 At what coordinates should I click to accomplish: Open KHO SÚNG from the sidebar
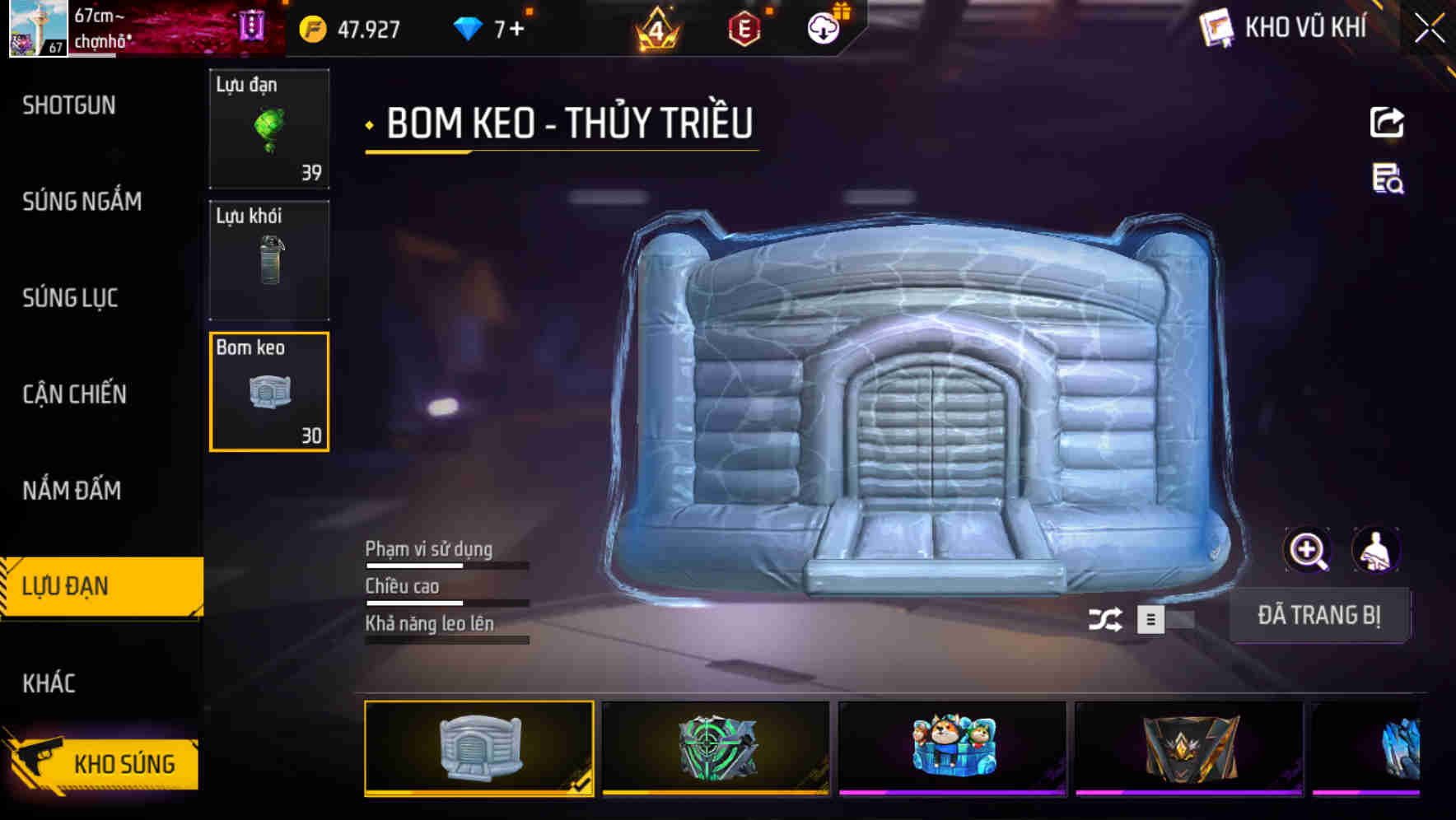pyautogui.click(x=124, y=762)
